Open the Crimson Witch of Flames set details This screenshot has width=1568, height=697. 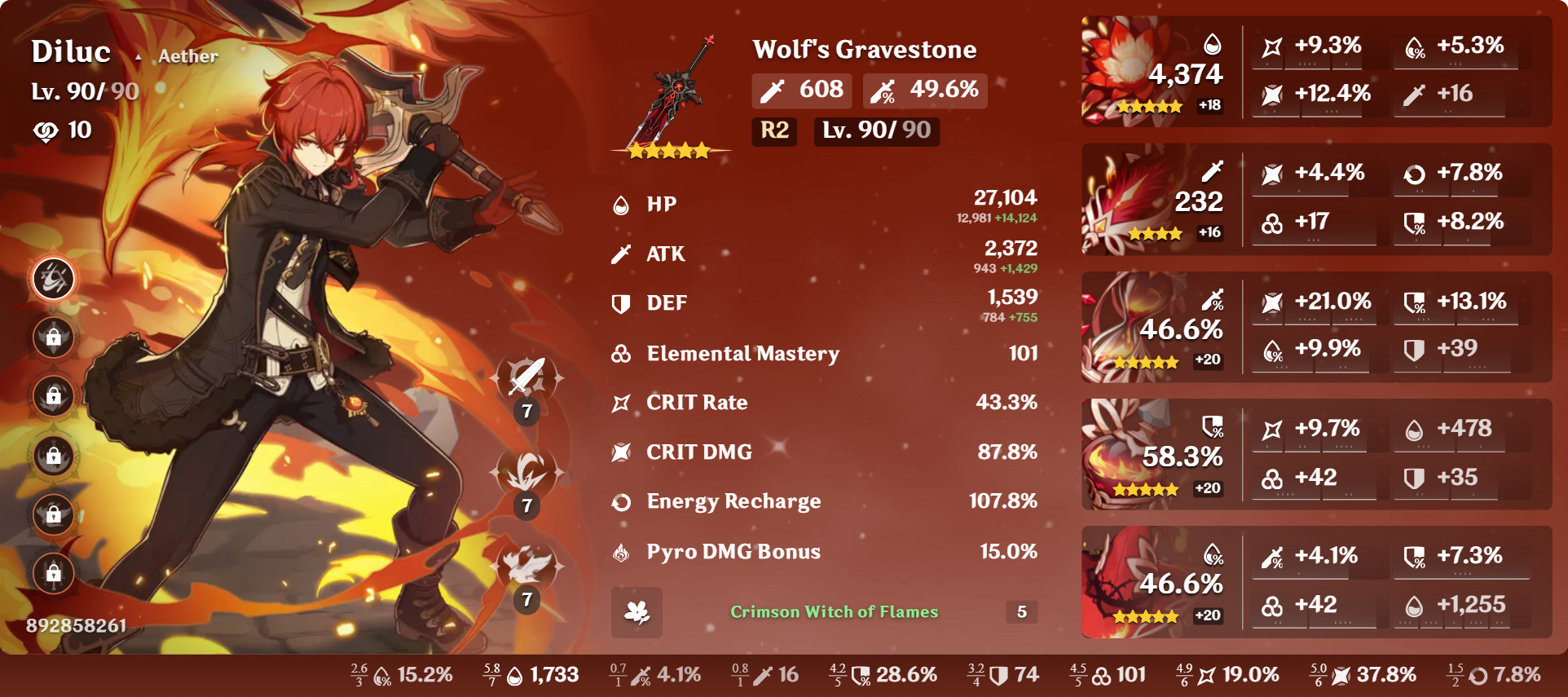click(834, 612)
